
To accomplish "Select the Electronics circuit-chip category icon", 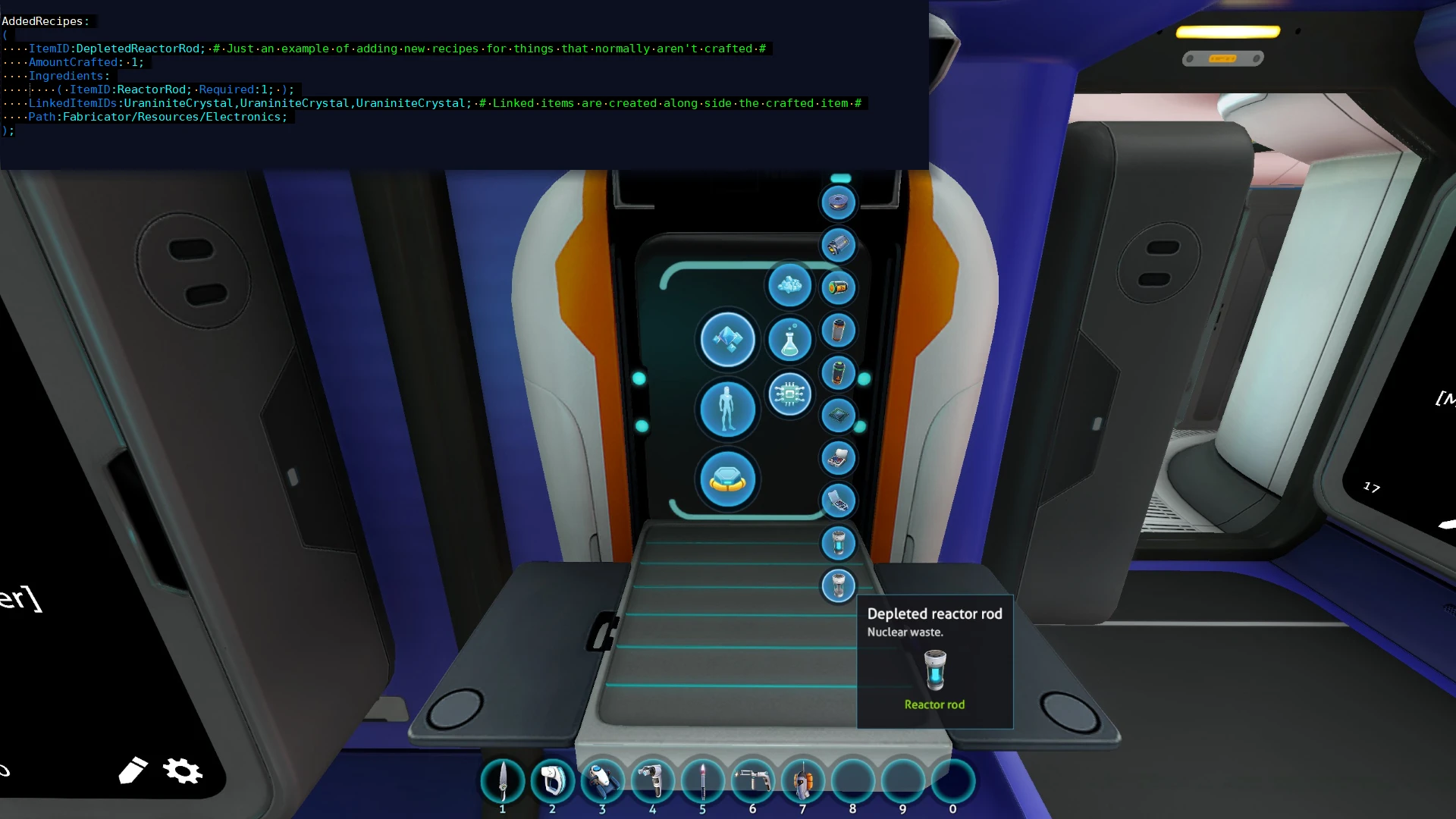I will (791, 394).
